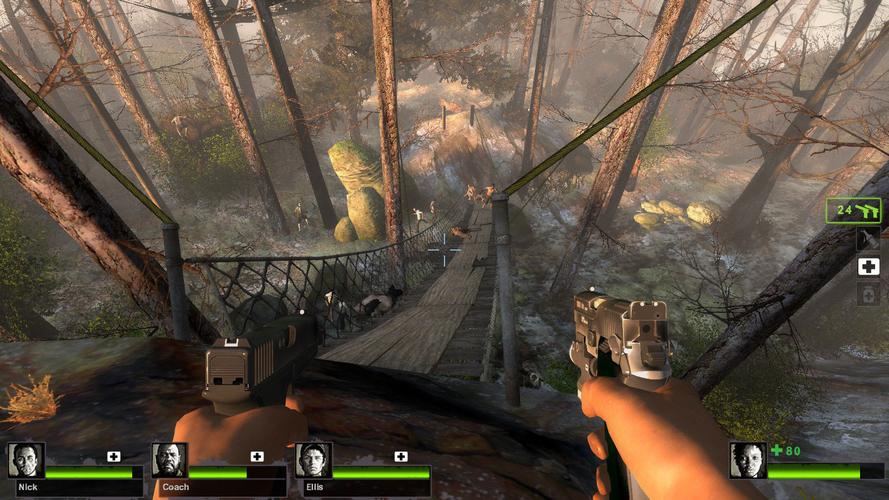Click Coach's teammate portrait
The width and height of the screenshot is (889, 500).
pyautogui.click(x=169, y=460)
